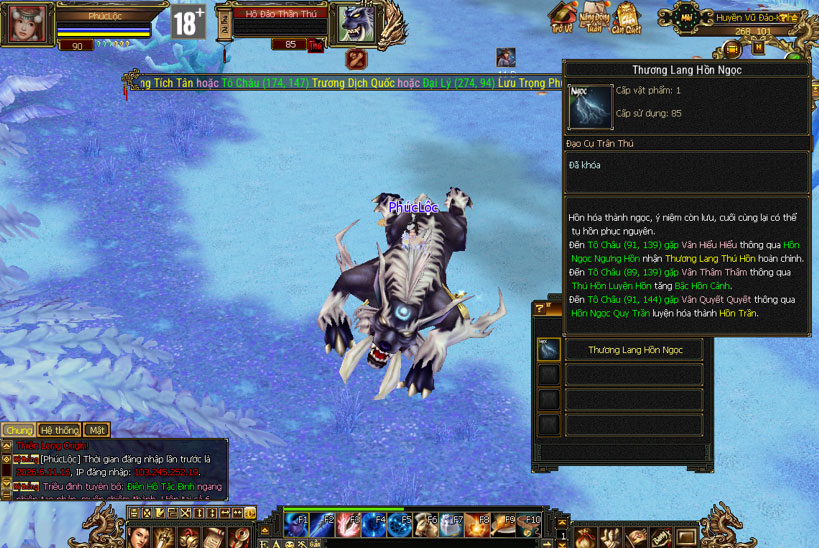Click the buff icon below the top bar
This screenshot has height=548, width=819.
(x=505, y=58)
